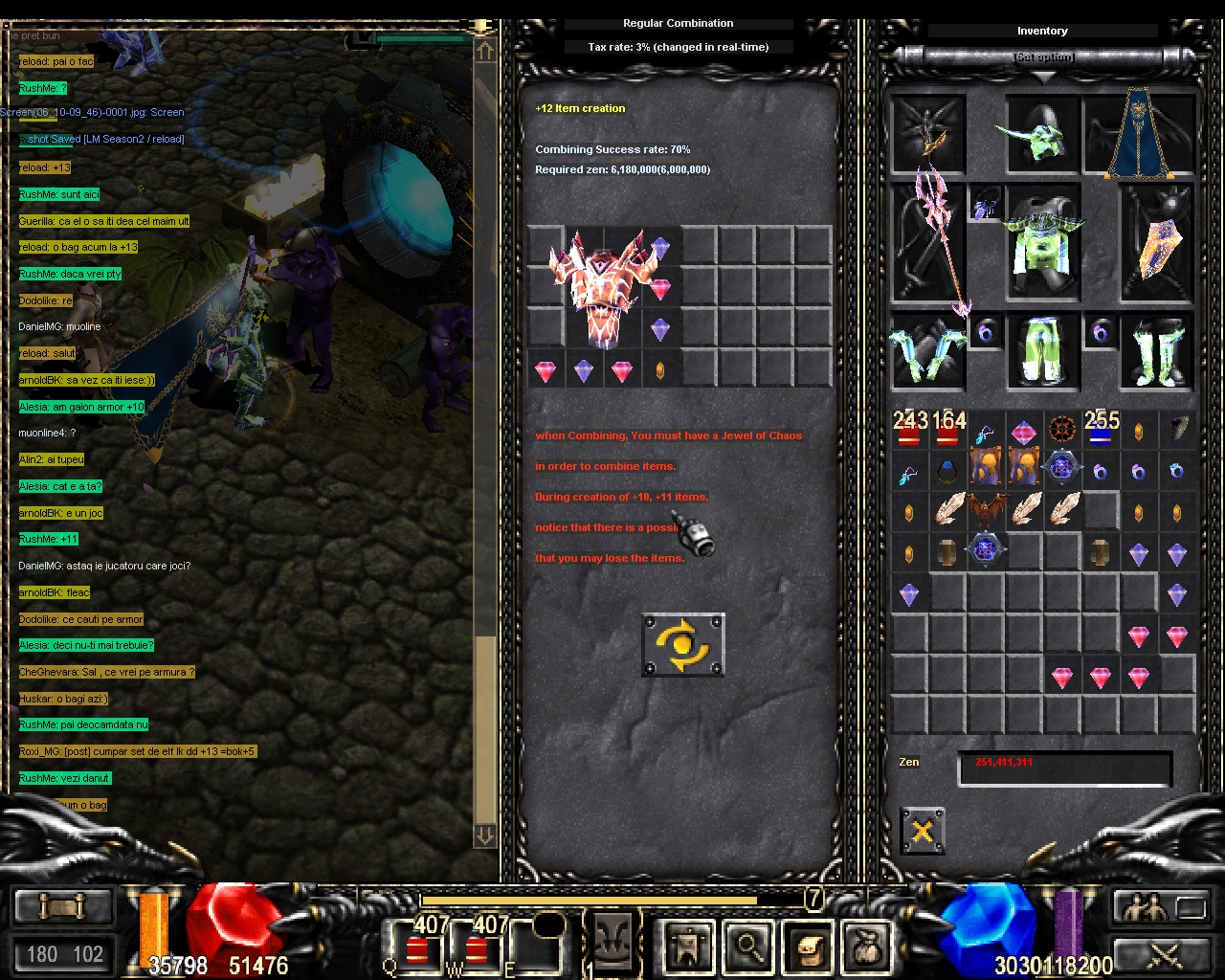Select the spiked armor in the combination grid
The width and height of the screenshot is (1225, 980).
coord(602,285)
